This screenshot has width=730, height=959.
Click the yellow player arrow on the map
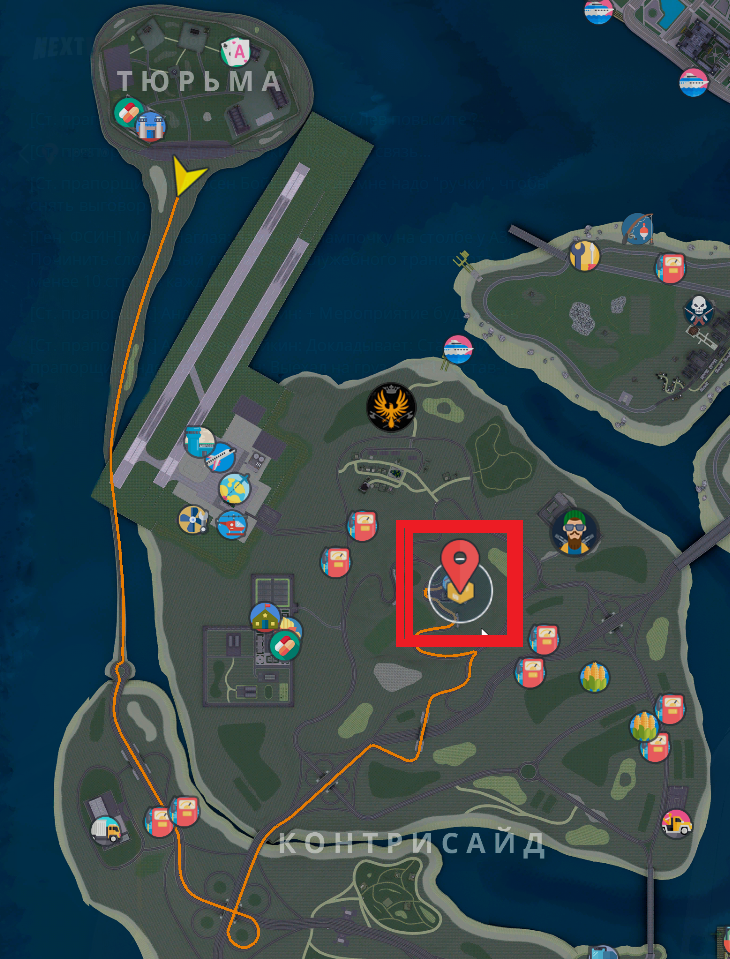[x=186, y=176]
